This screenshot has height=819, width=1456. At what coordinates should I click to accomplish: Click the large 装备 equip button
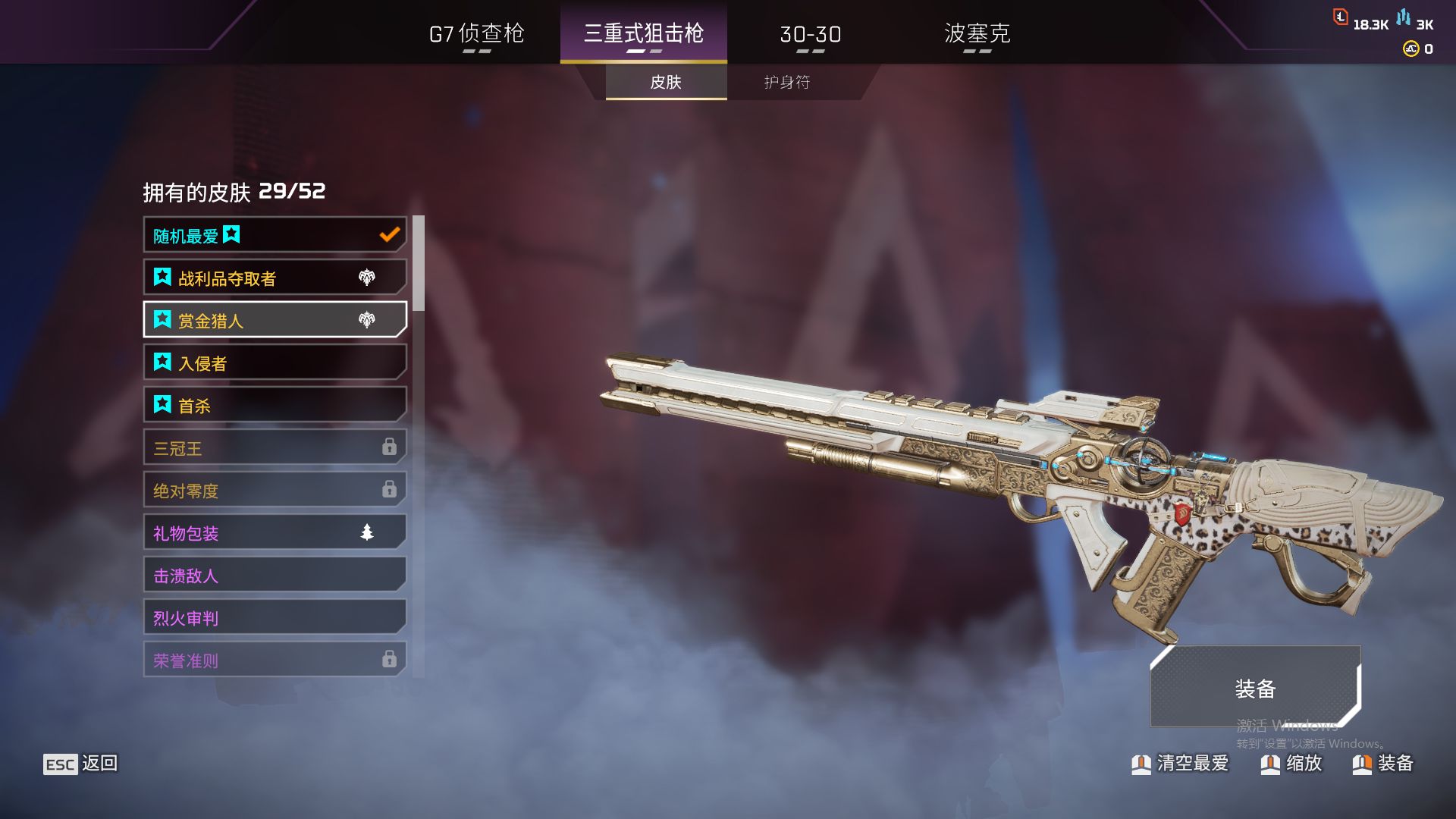pos(1255,687)
